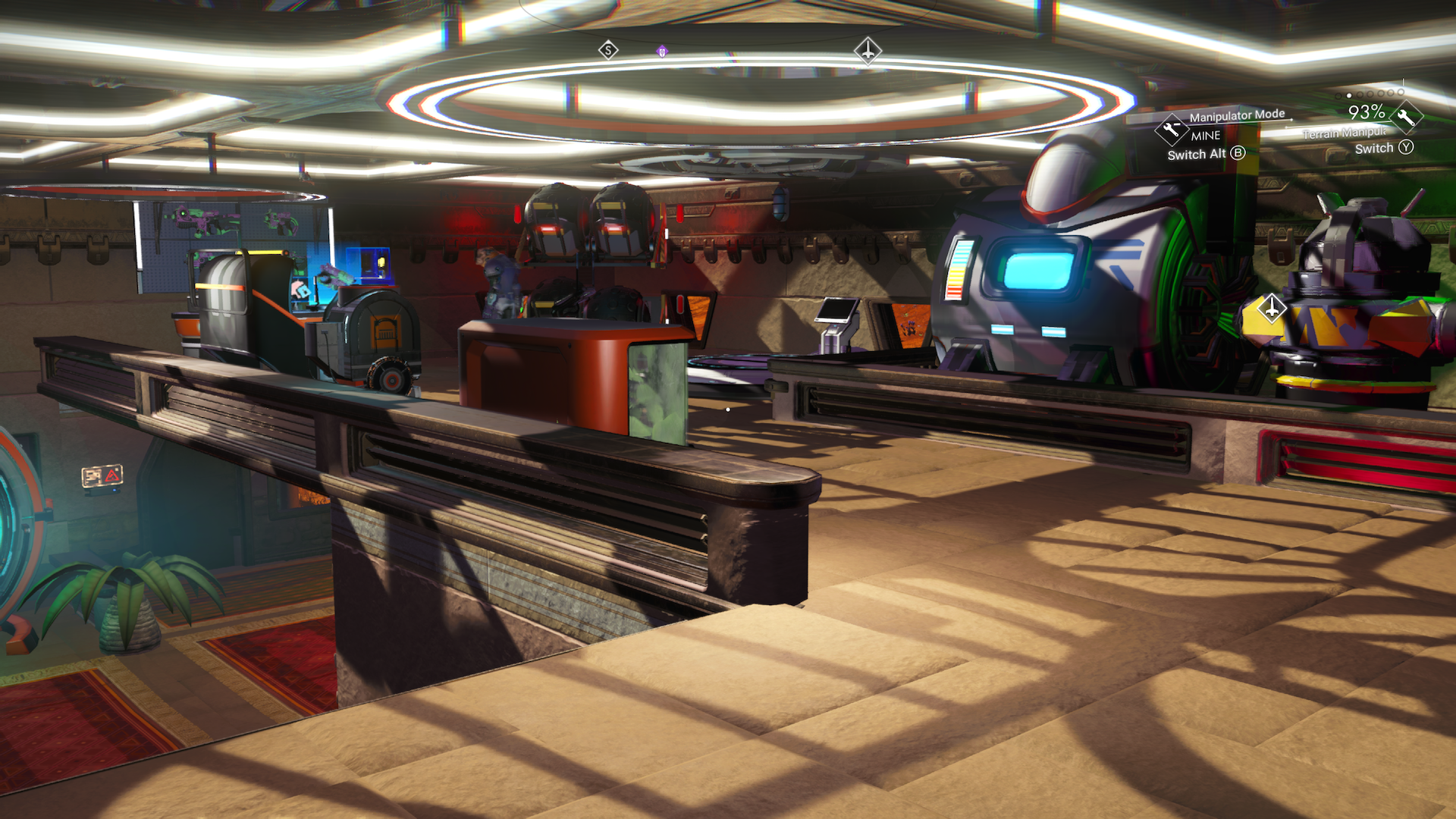Viewport: 1456px width, 819px height.
Task: Select the black diamond S marker
Action: 607,49
